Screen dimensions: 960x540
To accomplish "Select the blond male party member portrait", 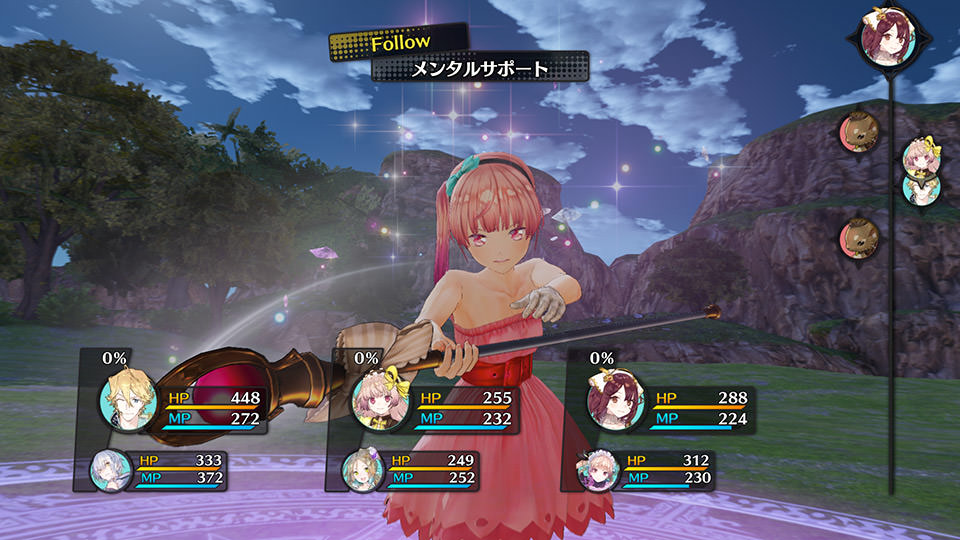I will click(x=125, y=402).
